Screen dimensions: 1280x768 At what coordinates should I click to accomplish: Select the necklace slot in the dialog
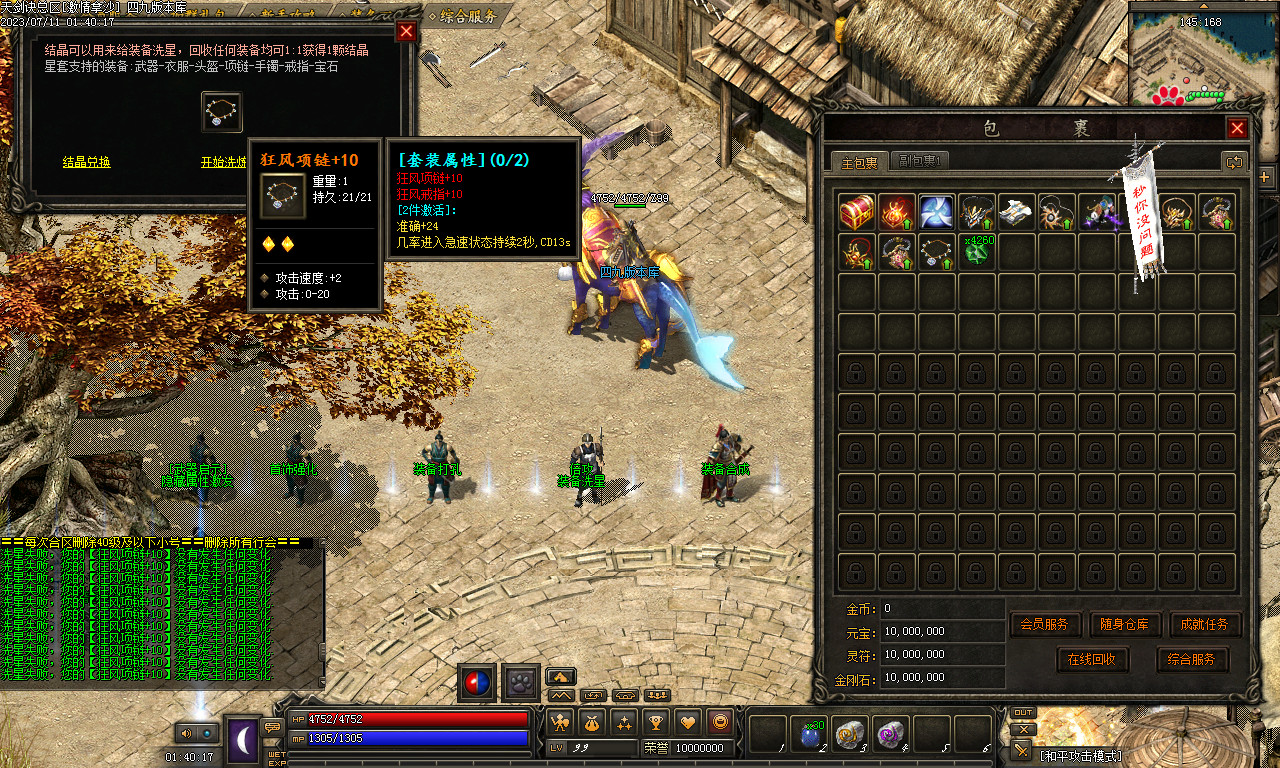(221, 112)
